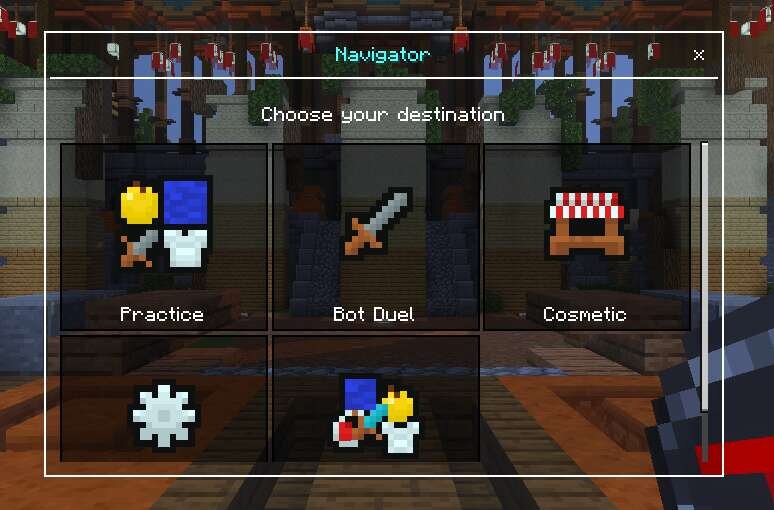This screenshot has width=774, height=510.
Task: Close the Navigator window
Action: pos(698,55)
